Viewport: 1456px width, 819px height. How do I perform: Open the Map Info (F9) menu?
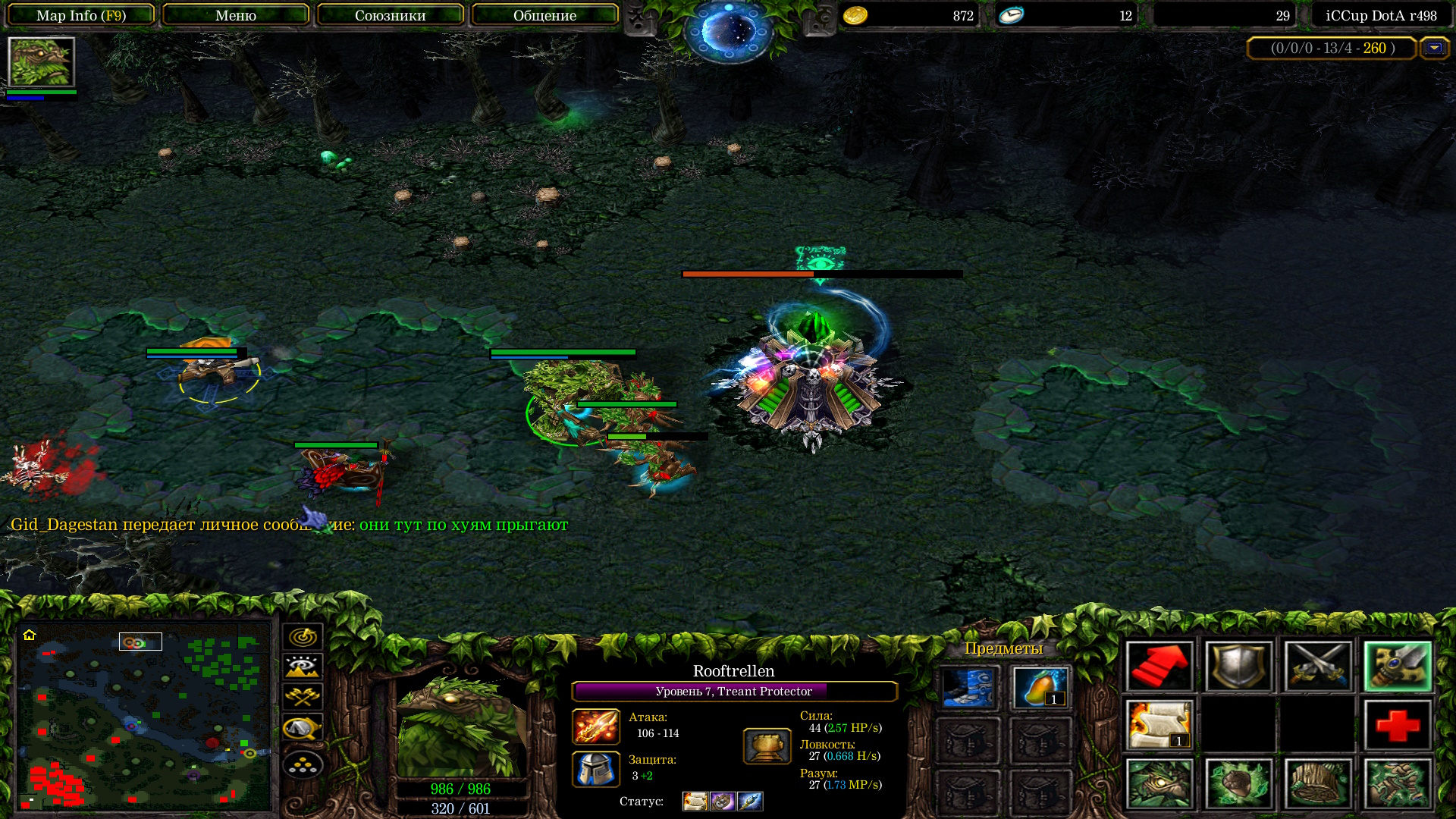81,15
